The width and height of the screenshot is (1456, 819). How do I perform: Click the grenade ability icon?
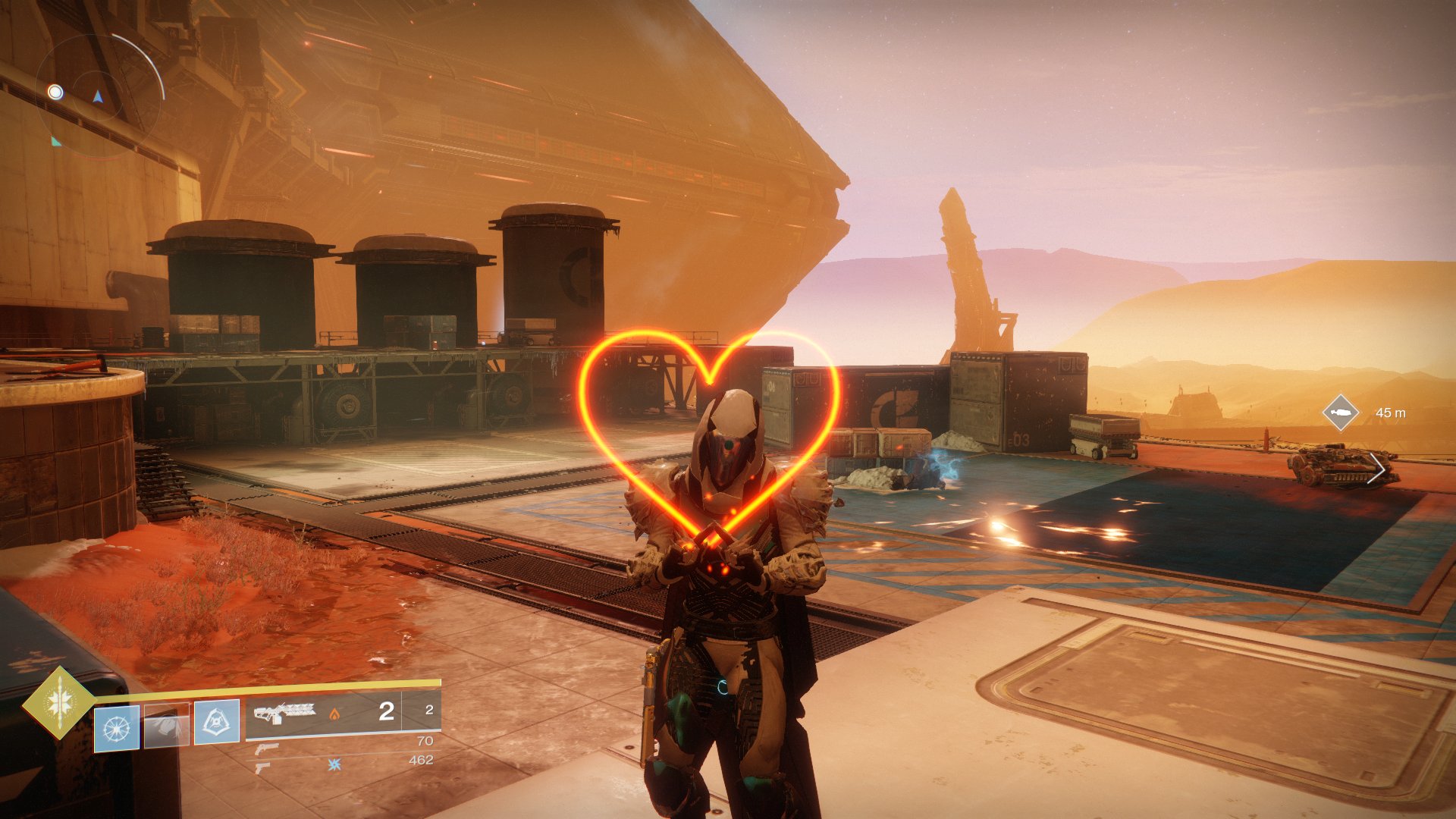[x=116, y=726]
